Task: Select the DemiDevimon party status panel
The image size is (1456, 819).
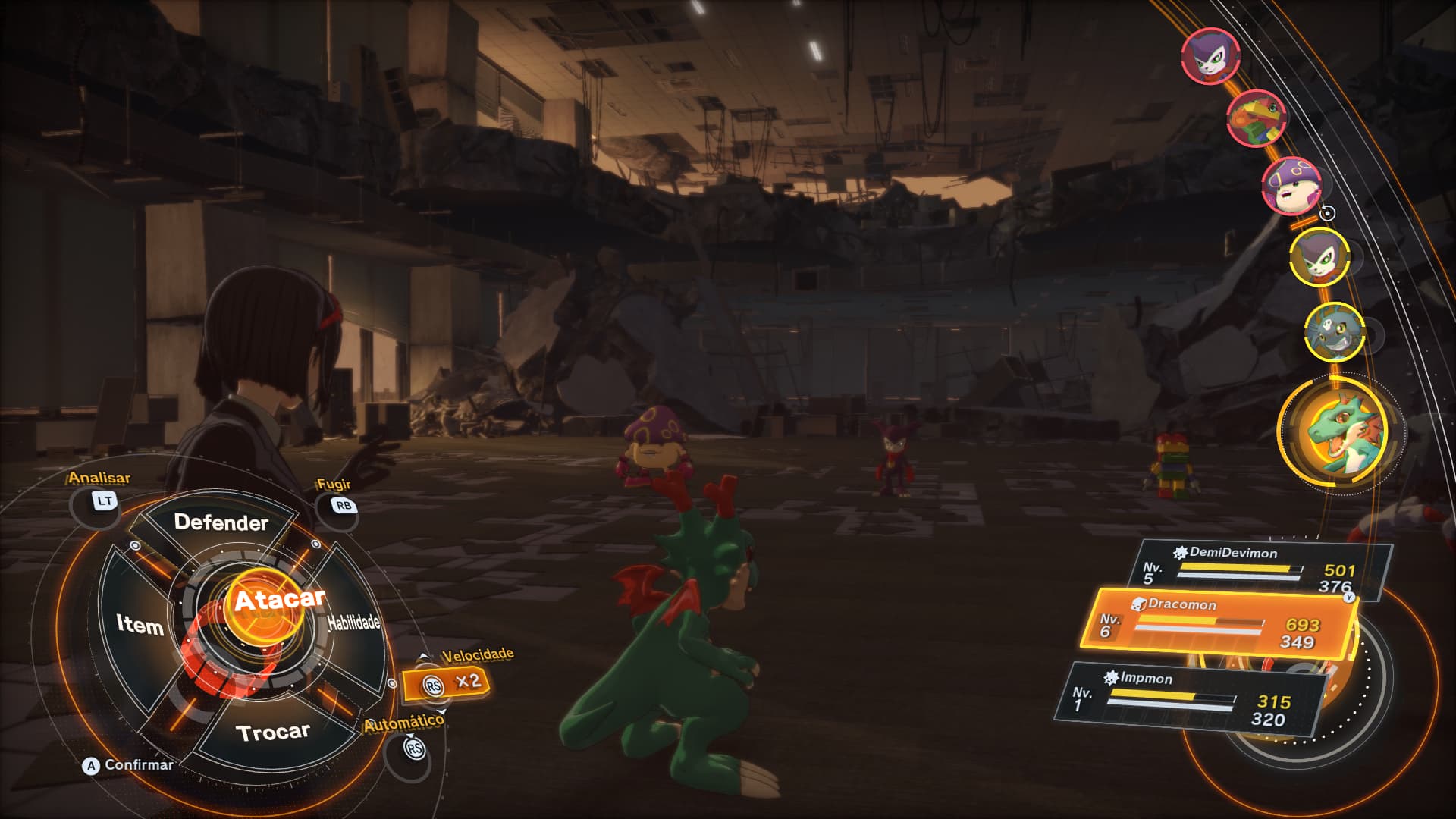Action: pyautogui.click(x=1260, y=570)
